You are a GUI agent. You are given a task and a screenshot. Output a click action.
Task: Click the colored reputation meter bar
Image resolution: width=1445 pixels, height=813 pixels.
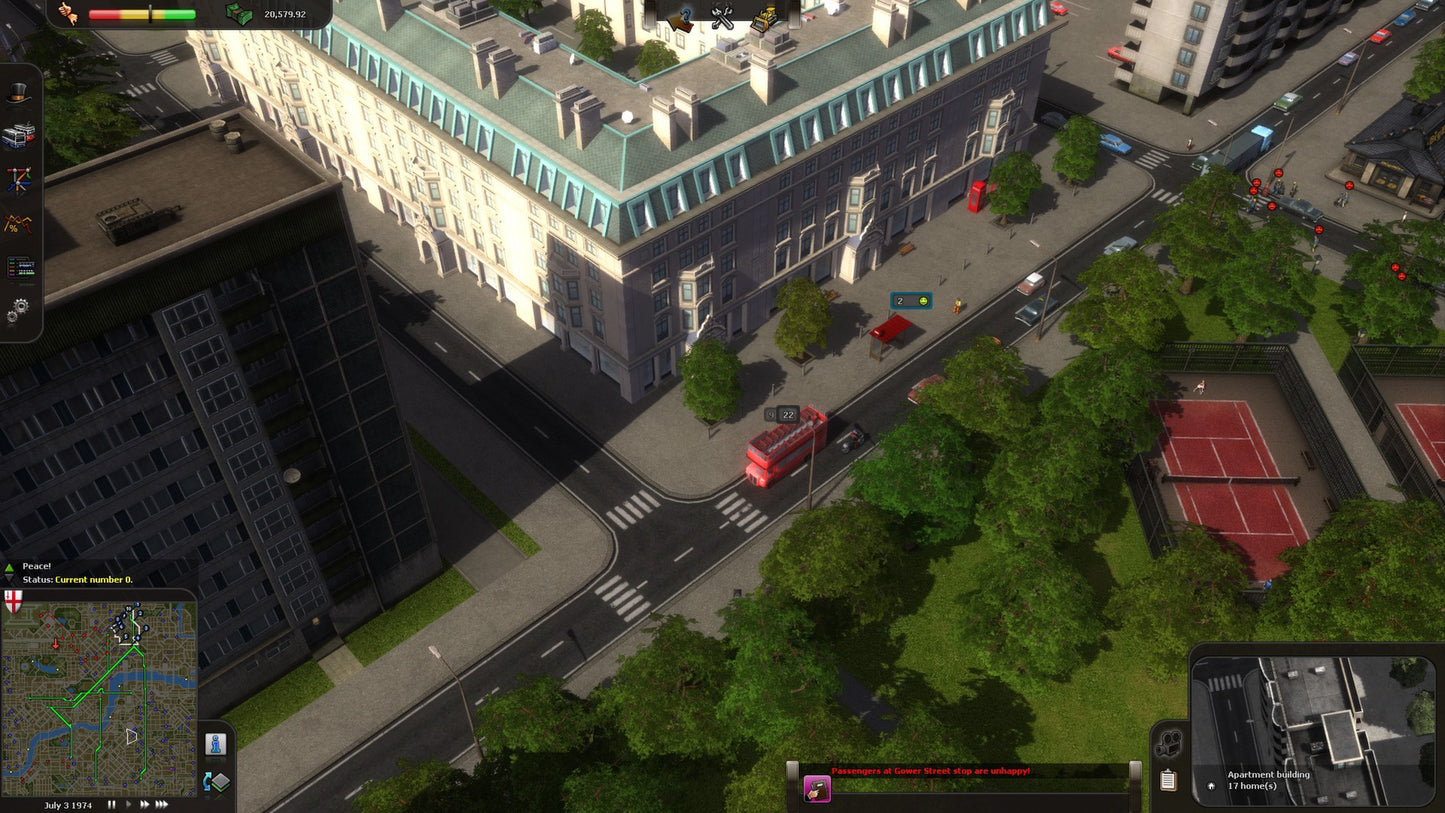click(140, 13)
